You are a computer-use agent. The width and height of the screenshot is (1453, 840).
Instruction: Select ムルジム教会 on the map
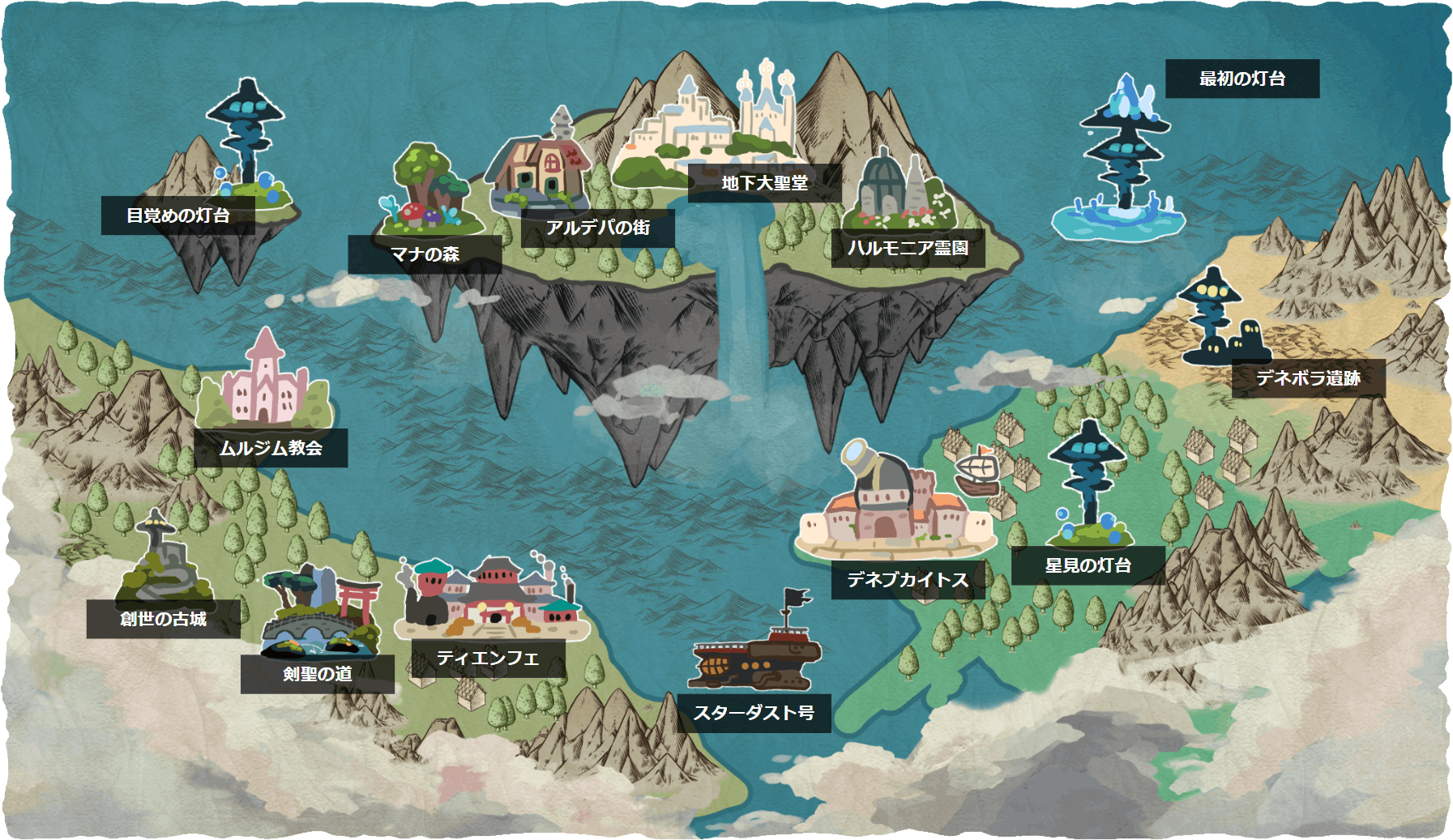271,448
